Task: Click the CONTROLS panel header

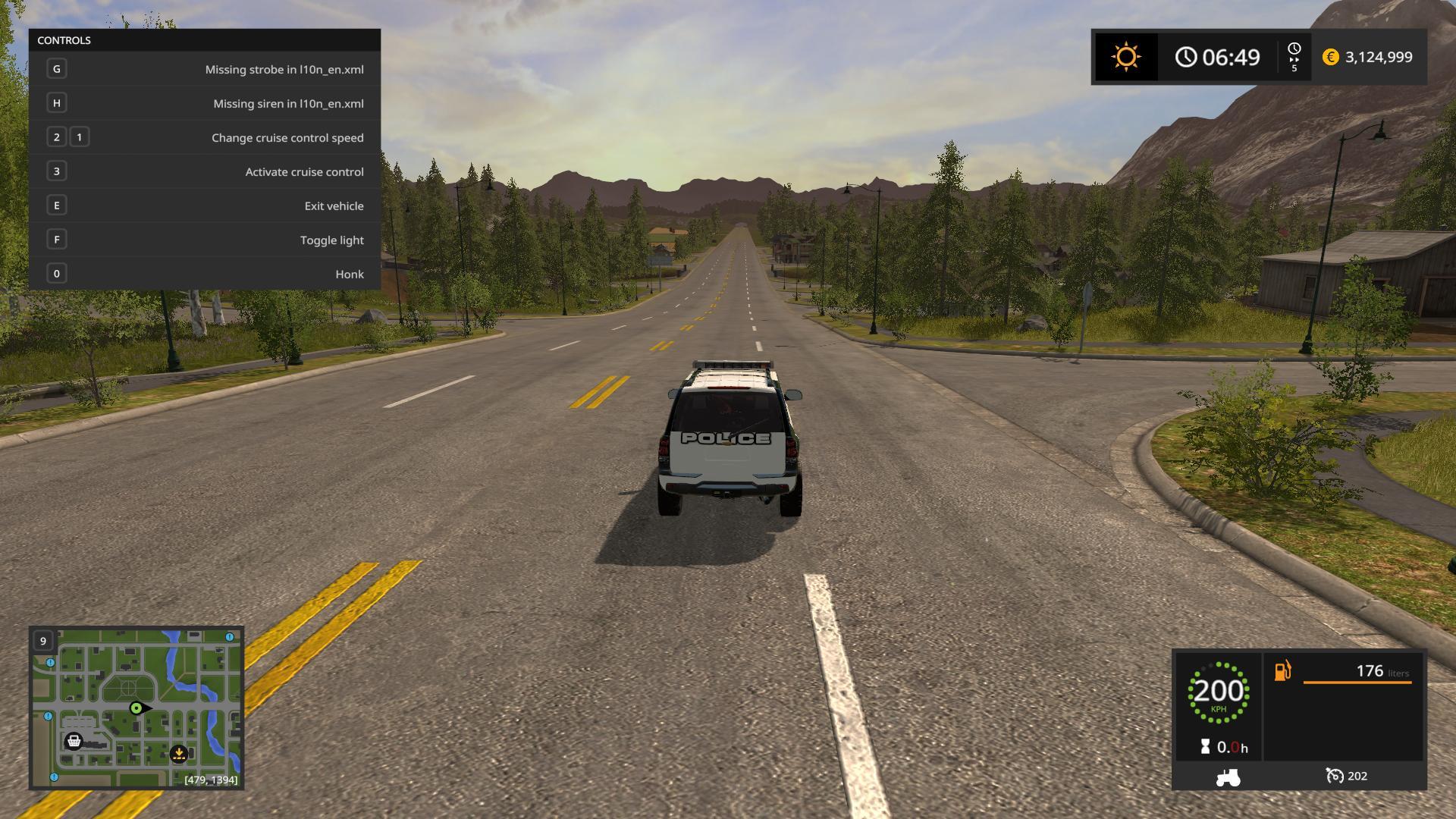Action: pyautogui.click(x=205, y=40)
